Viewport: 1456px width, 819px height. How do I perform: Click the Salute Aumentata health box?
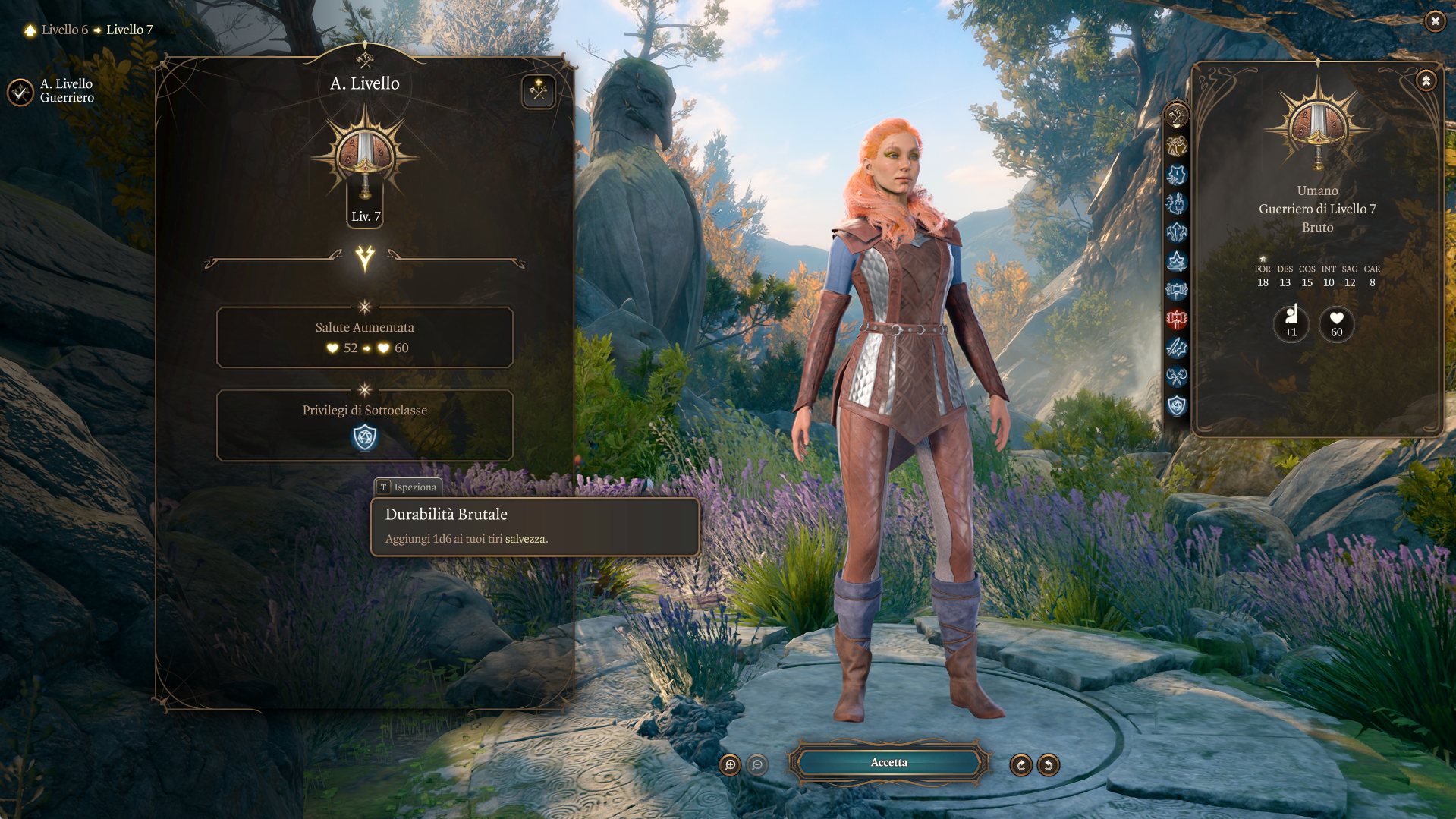(x=364, y=338)
